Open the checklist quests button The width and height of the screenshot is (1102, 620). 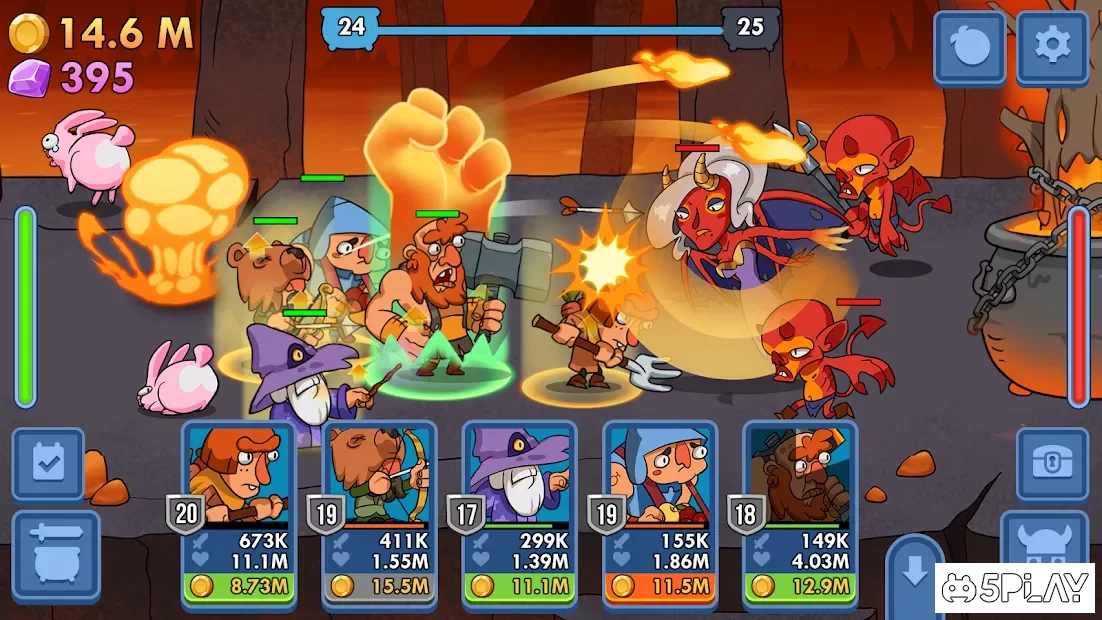tap(48, 463)
